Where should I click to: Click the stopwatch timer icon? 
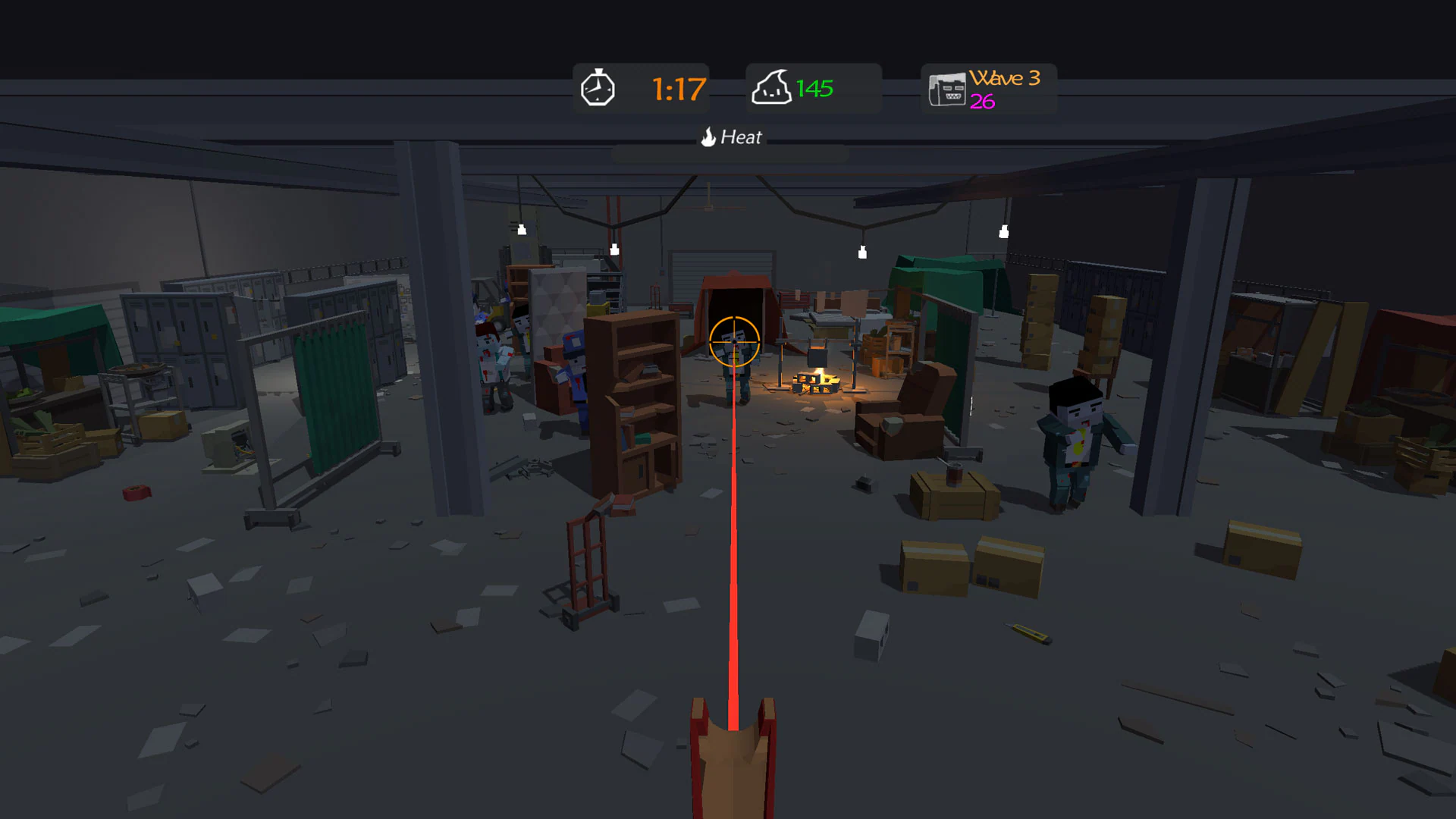click(598, 88)
